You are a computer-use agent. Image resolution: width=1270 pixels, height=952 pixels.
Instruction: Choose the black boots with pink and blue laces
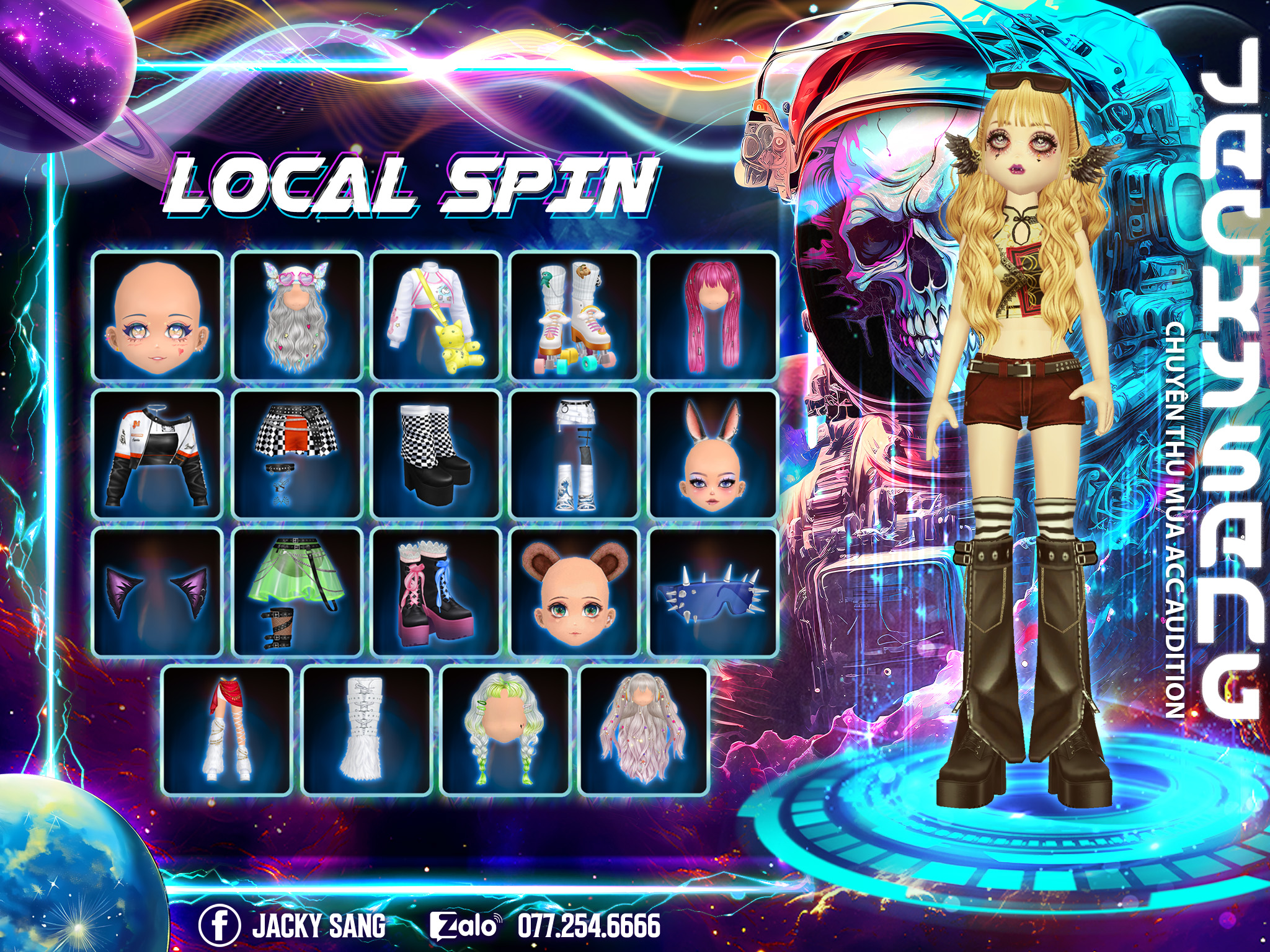(436, 592)
